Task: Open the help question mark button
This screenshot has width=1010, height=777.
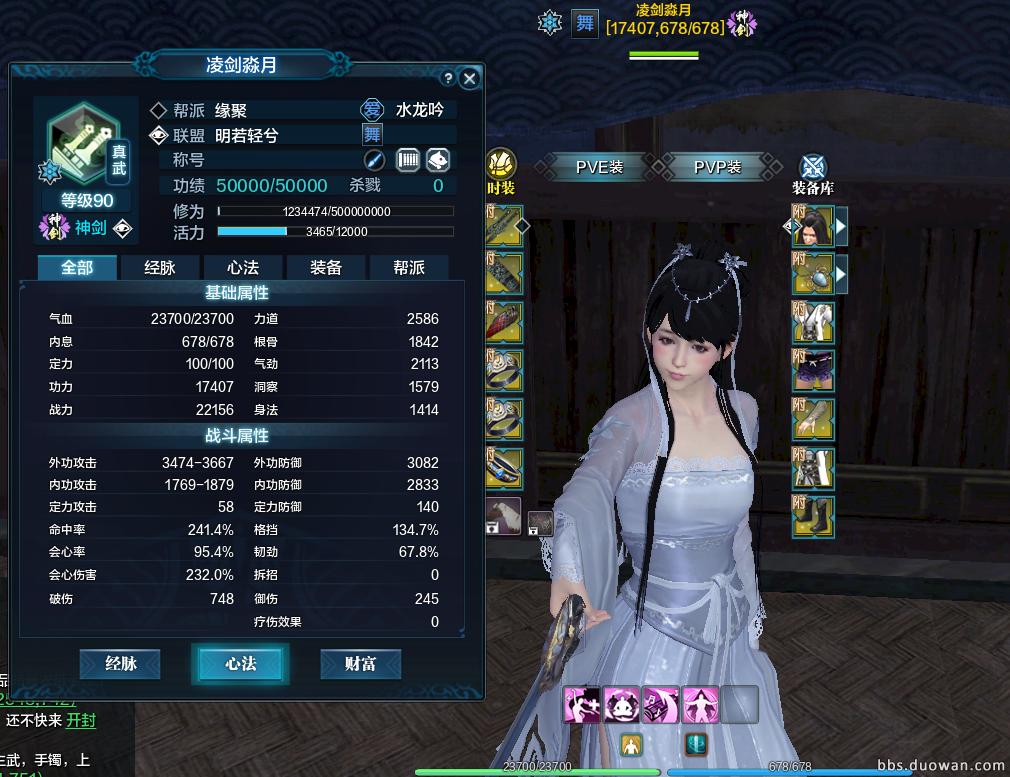Action: (x=448, y=78)
